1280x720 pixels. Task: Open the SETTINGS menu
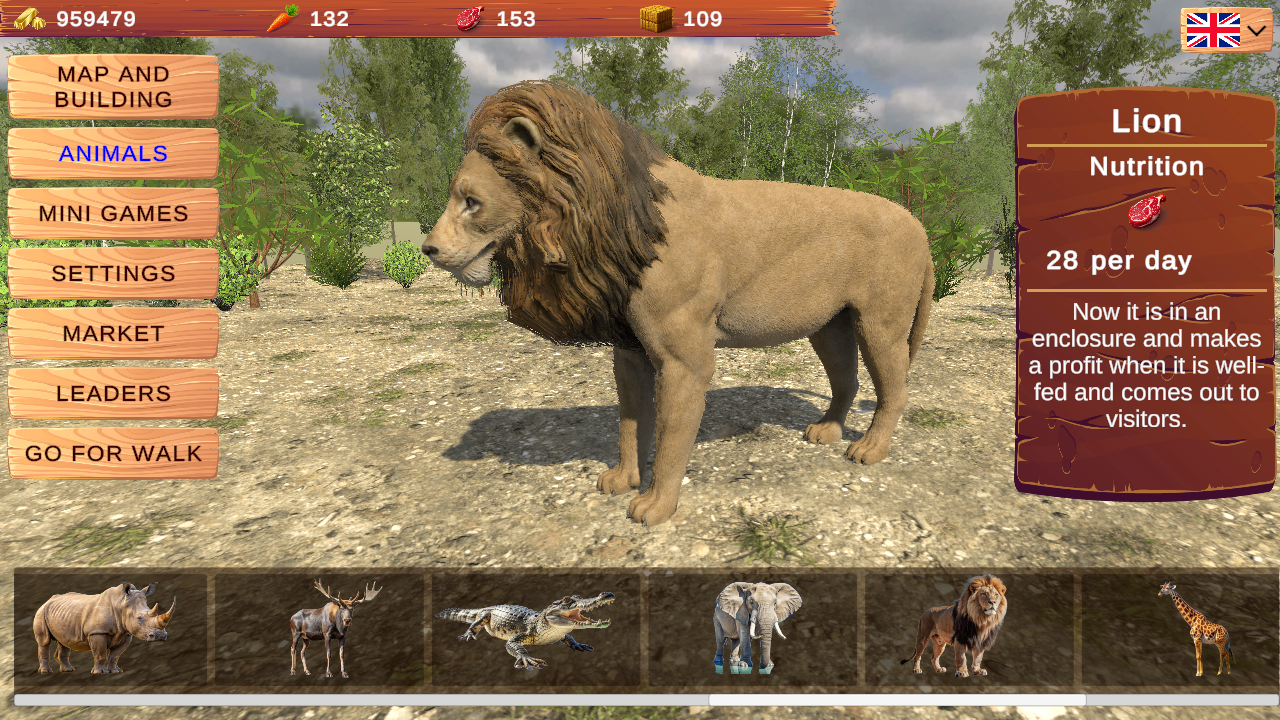[112, 273]
